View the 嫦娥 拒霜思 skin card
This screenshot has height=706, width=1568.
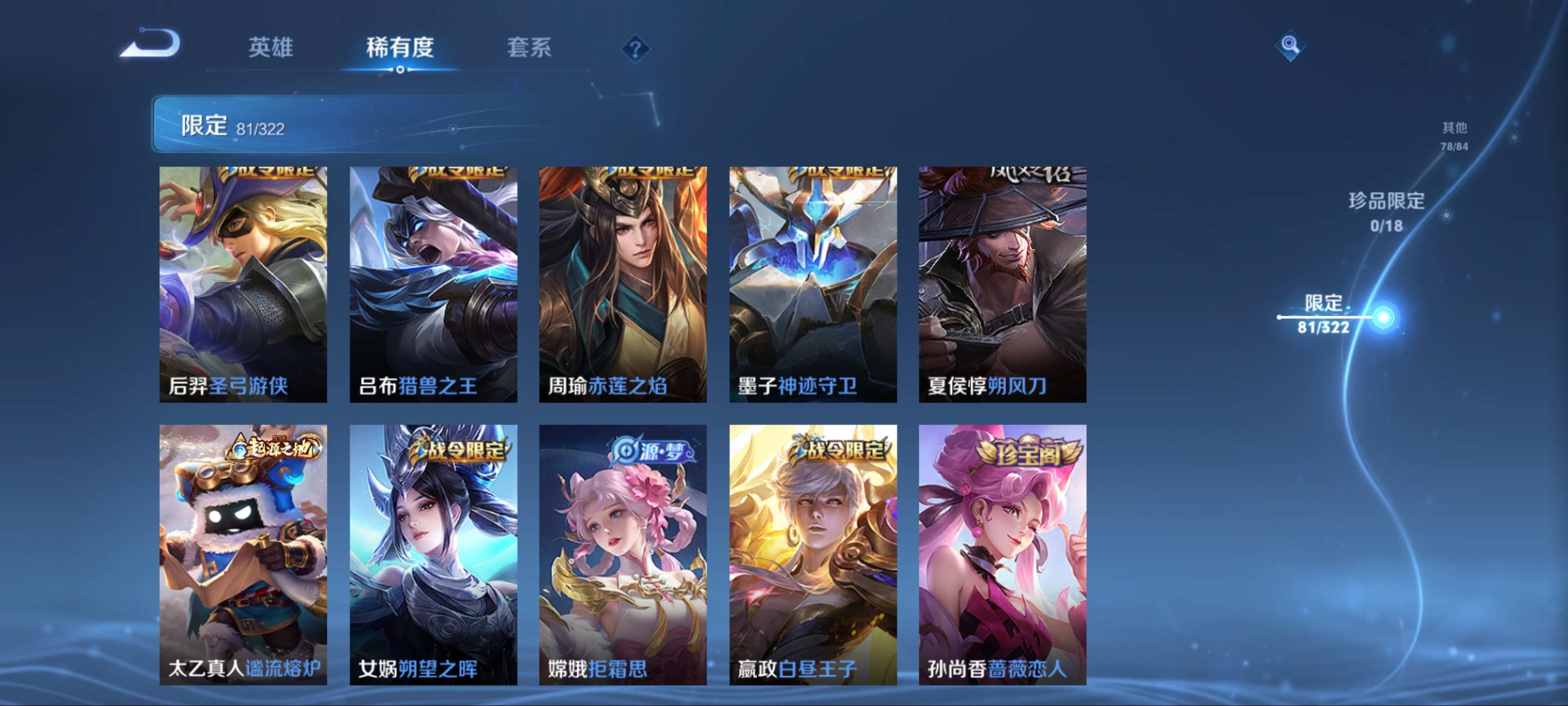pos(623,555)
